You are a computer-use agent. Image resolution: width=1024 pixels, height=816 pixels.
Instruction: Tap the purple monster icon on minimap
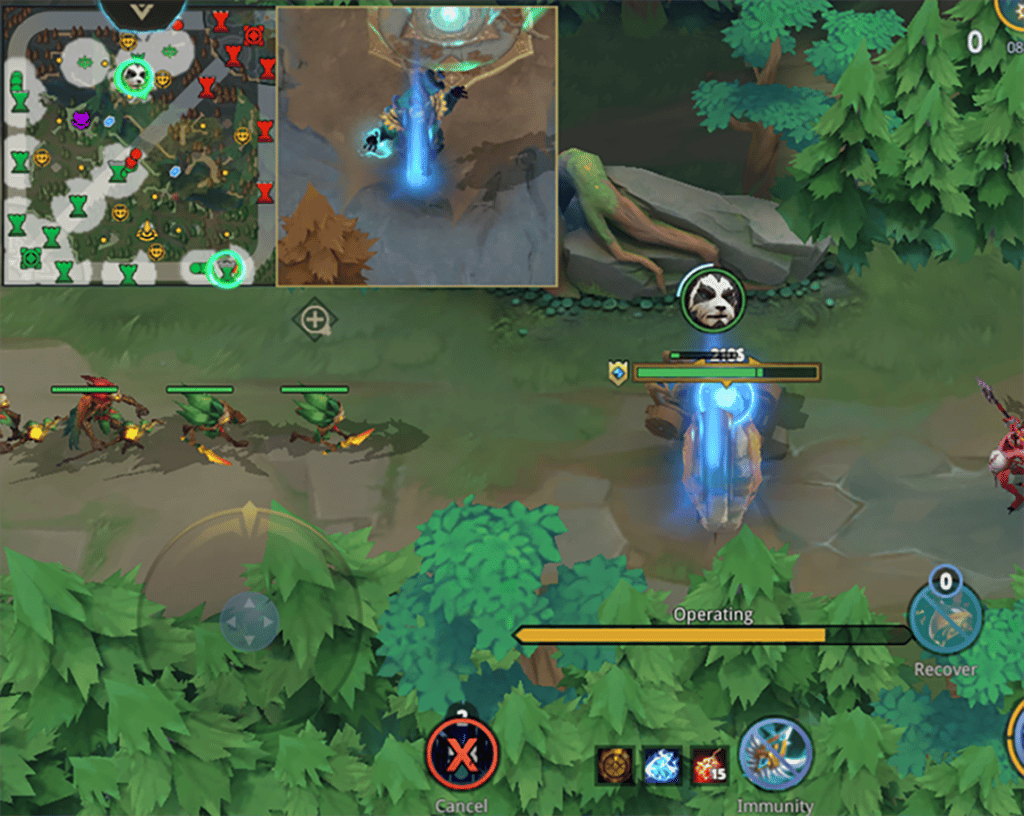pos(81,120)
